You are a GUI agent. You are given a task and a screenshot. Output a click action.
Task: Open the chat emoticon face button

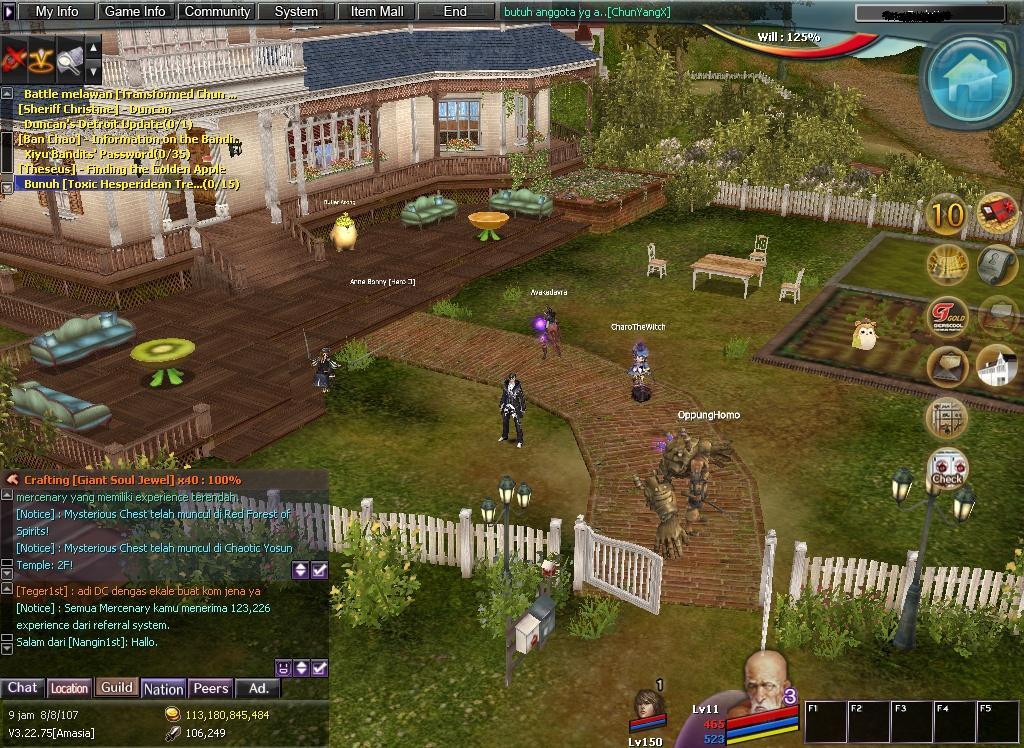tap(283, 667)
